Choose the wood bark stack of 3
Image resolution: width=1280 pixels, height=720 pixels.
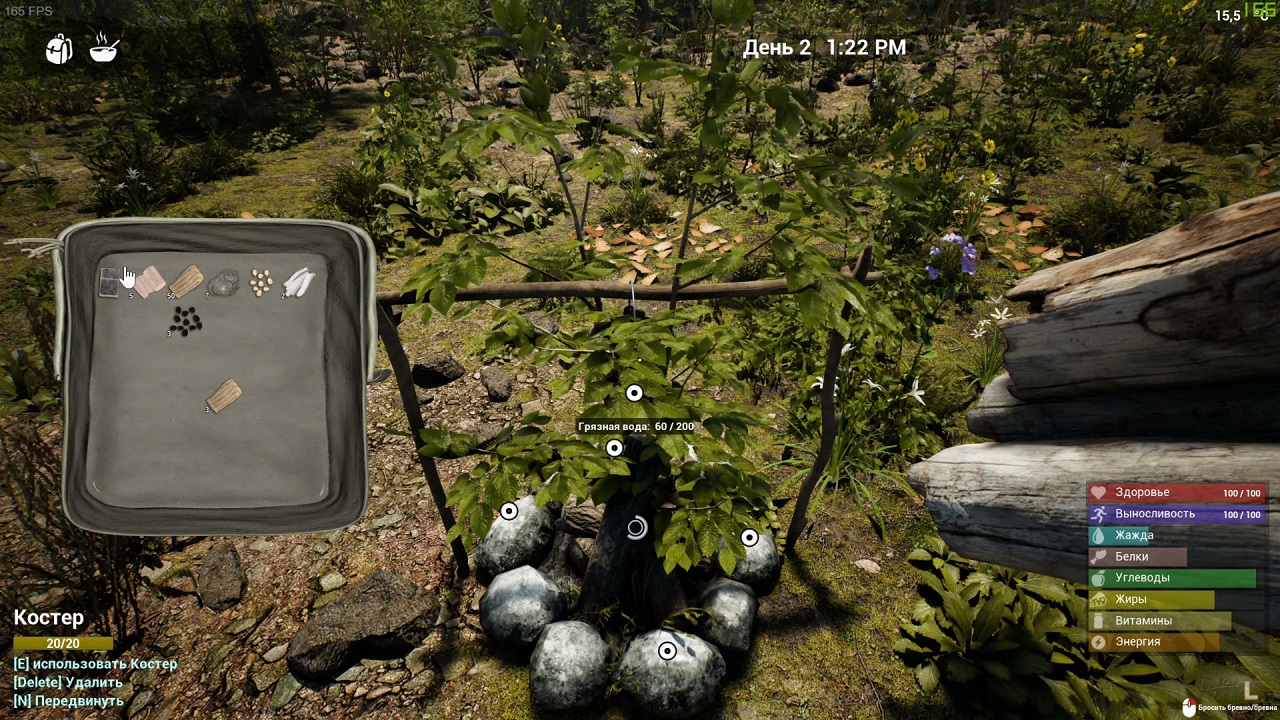[224, 396]
